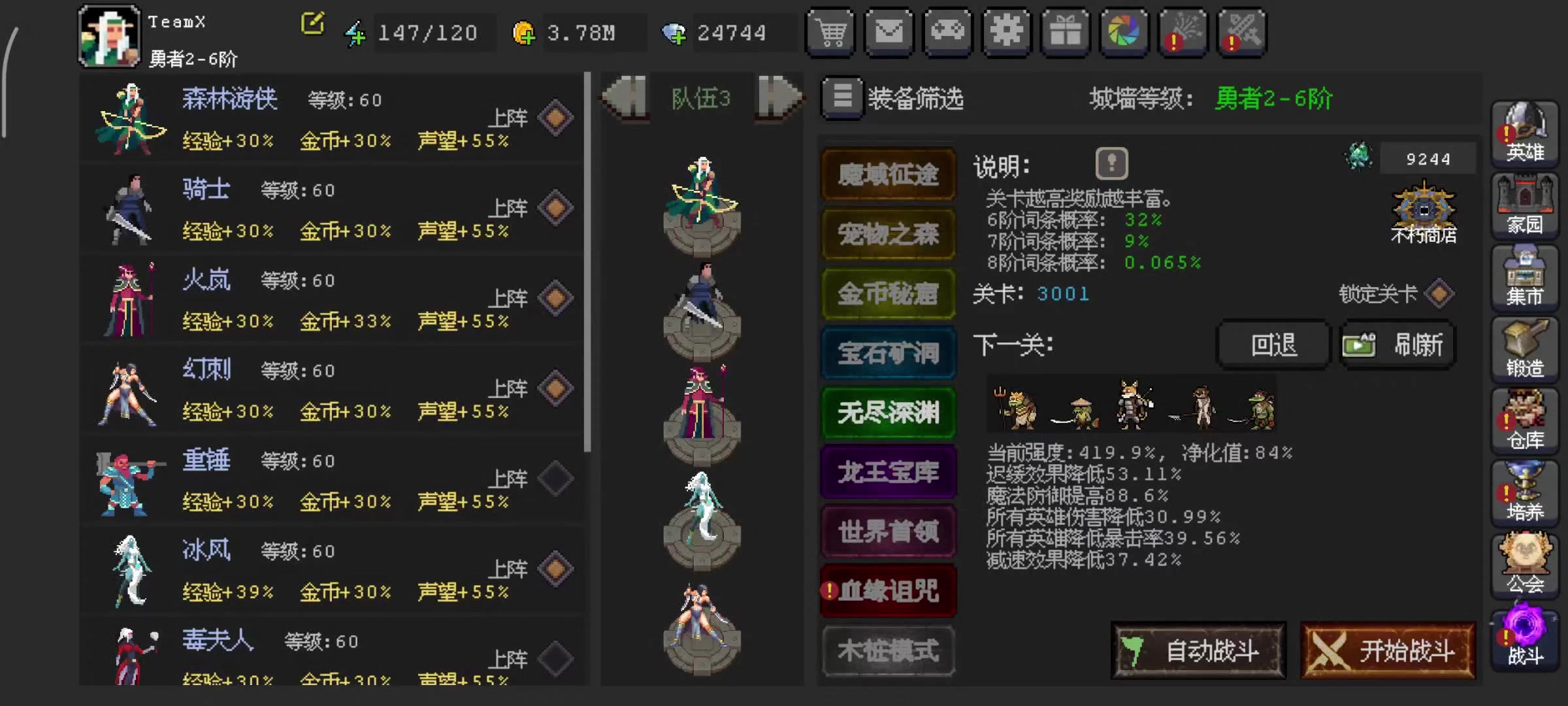The image size is (1568, 706).
Task: Enable deploy toggle for 重锤 hero
Action: (x=554, y=478)
